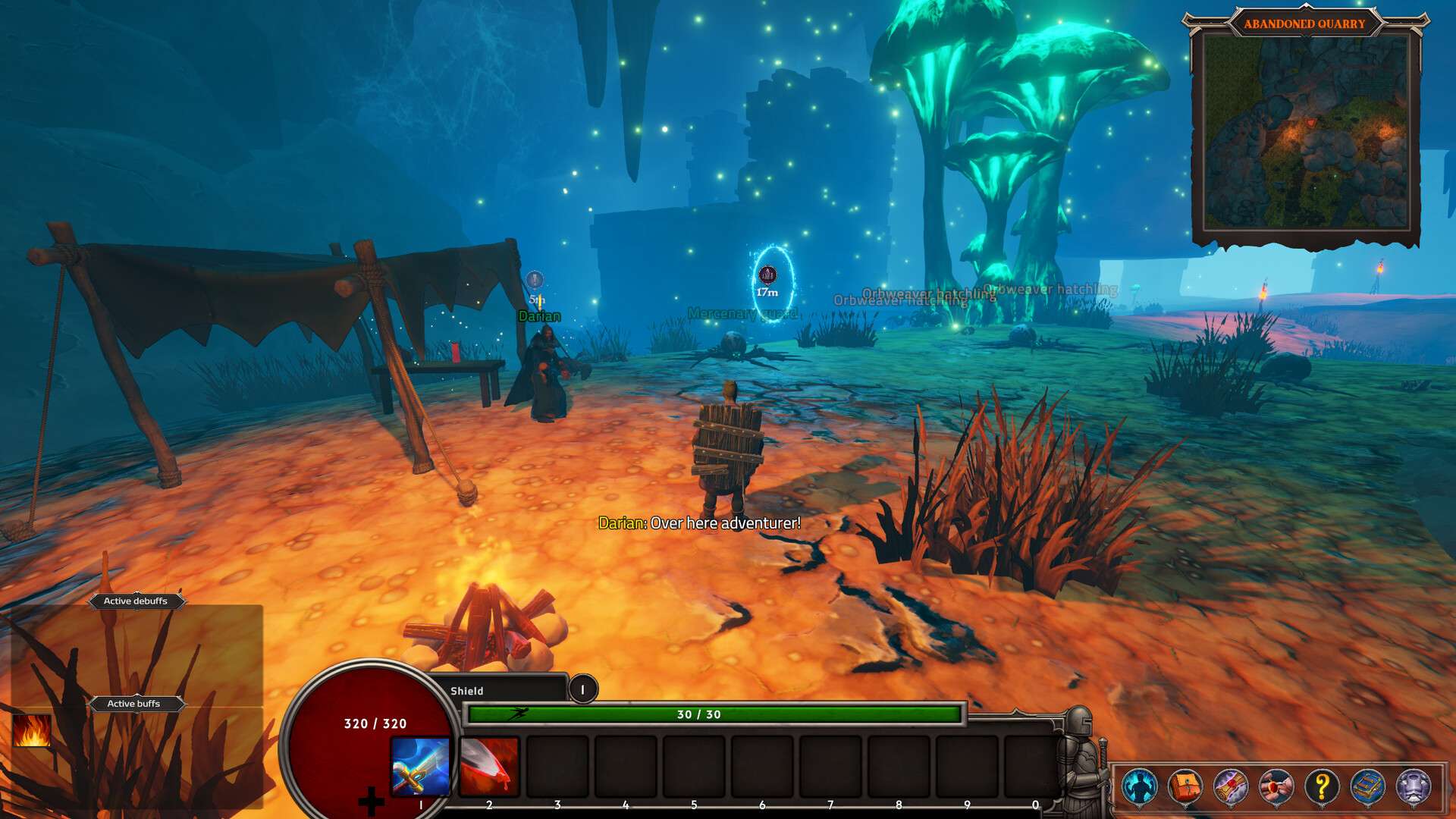Select the fire buff icon under Active buffs

32,731
